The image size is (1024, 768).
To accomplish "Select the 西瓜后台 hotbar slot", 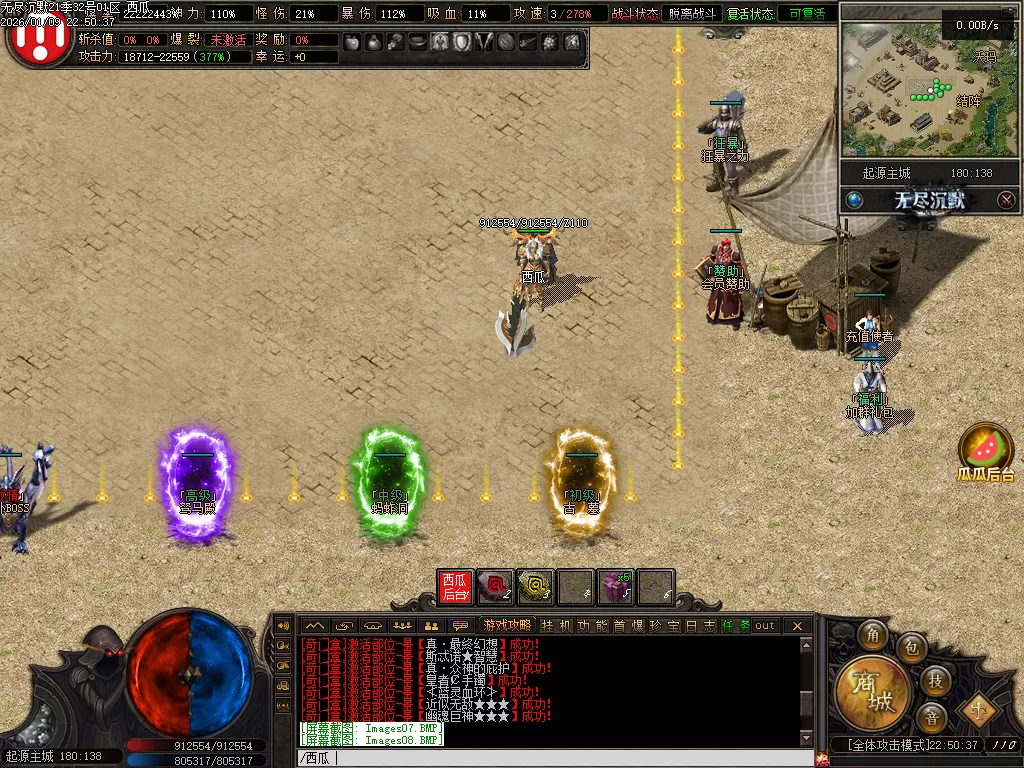I will click(455, 587).
